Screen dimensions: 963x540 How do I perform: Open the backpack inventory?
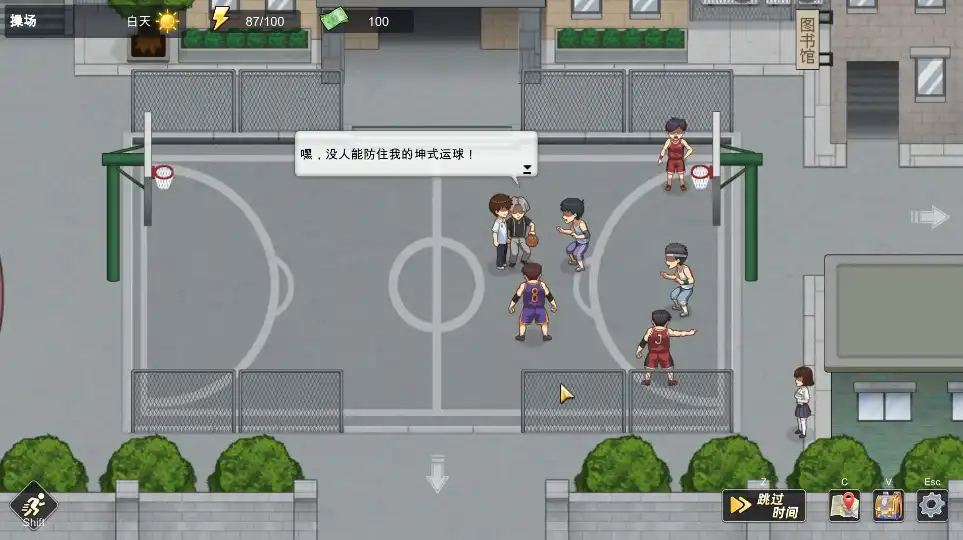(x=888, y=505)
